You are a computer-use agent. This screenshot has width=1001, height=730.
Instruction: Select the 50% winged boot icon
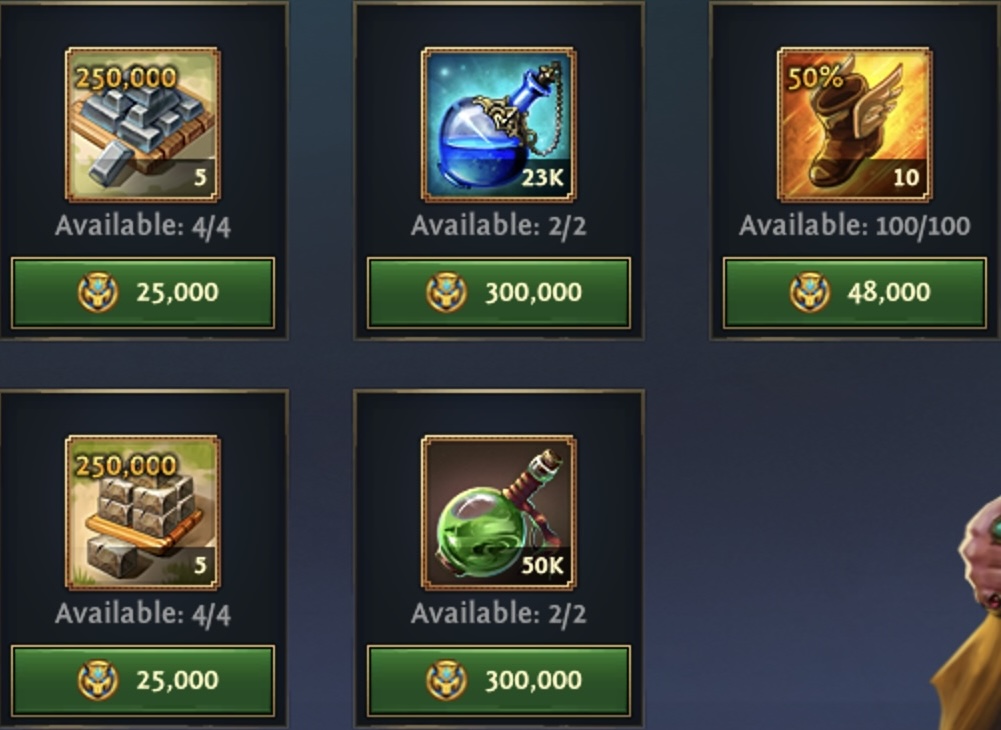(855, 124)
